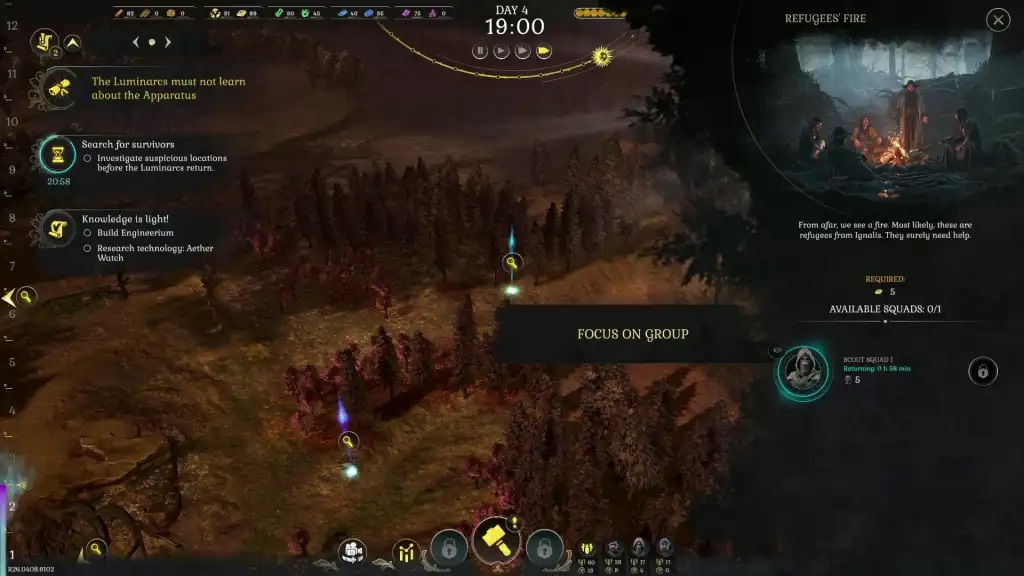
Task: Collapse the objectives list with the arrow
Action: (72, 42)
